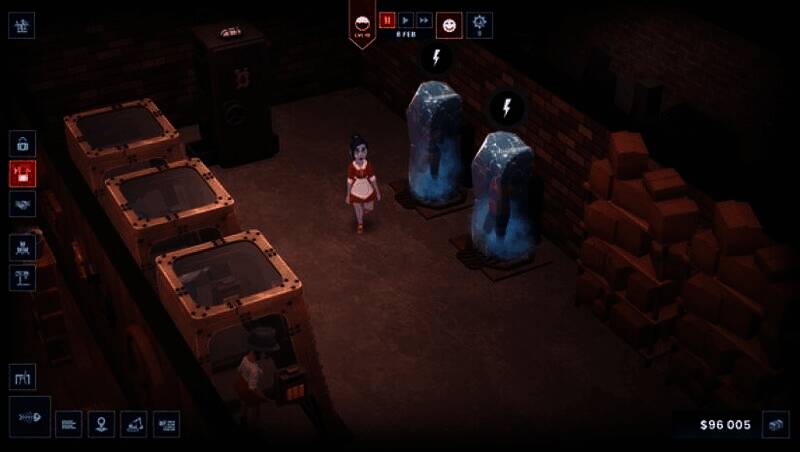Click the top-left corner menu icon
This screenshot has height=452, width=800.
click(22, 25)
